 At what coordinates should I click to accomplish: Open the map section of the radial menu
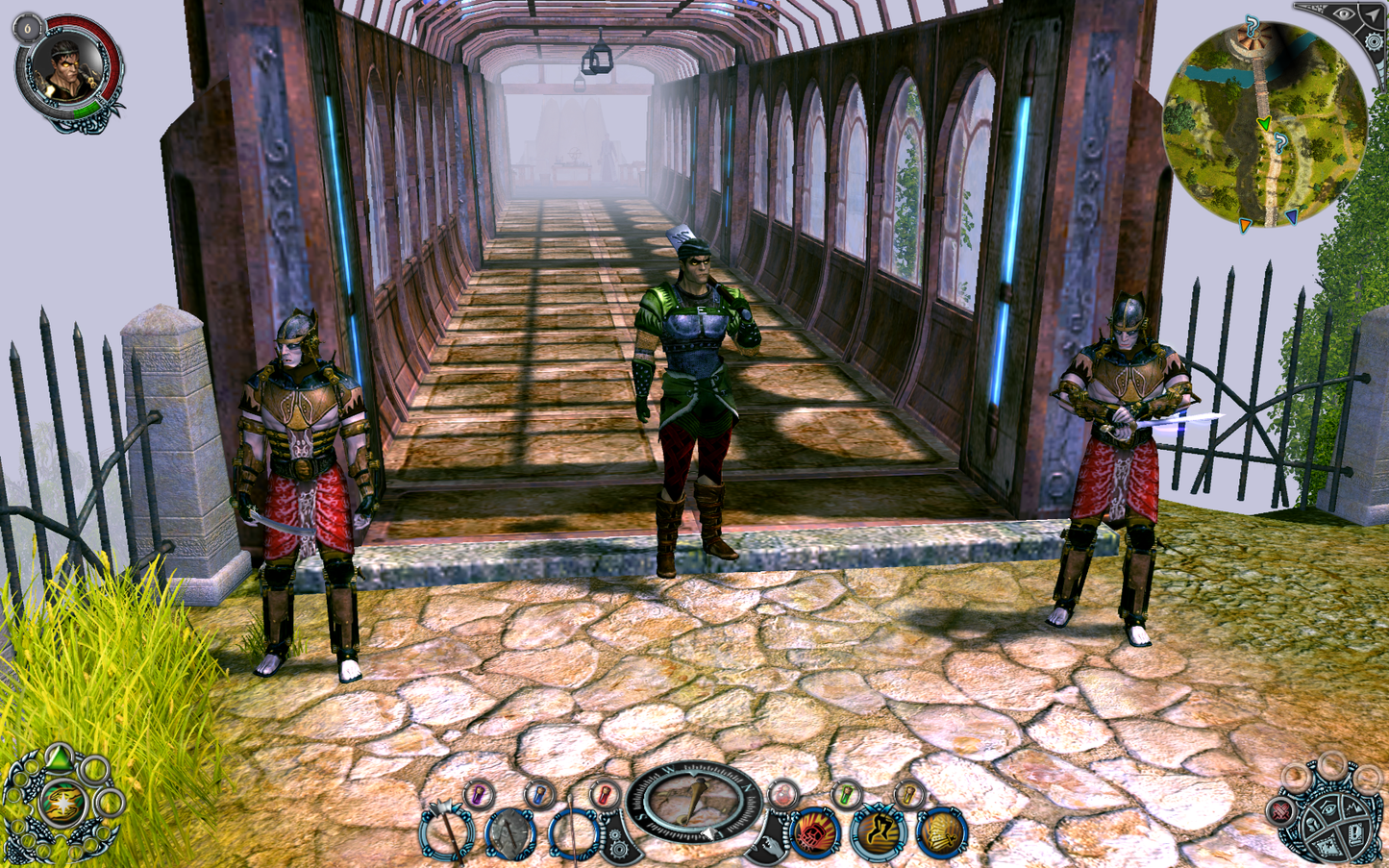[1328, 846]
